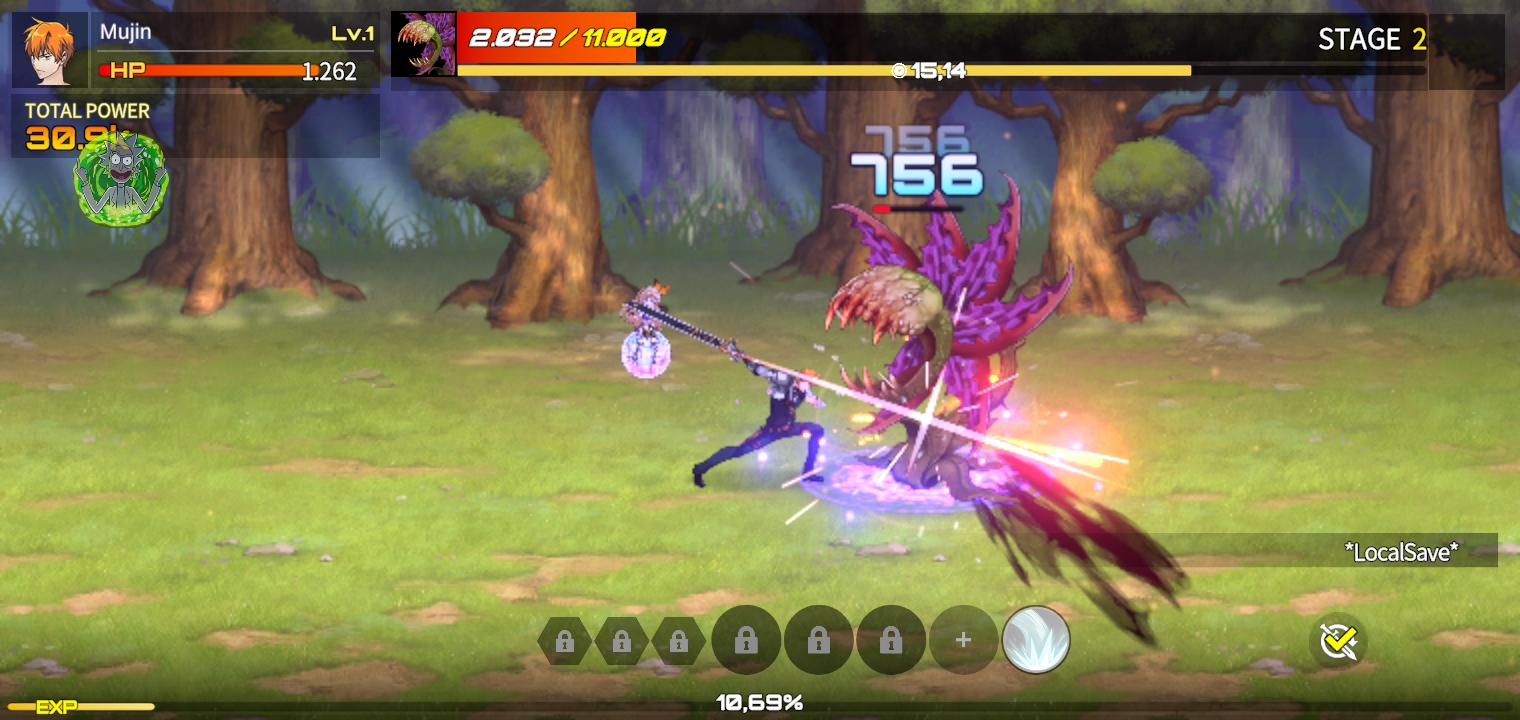Click the plant boss portrait icon
Image resolution: width=1520 pixels, height=720 pixels.
pos(423,45)
